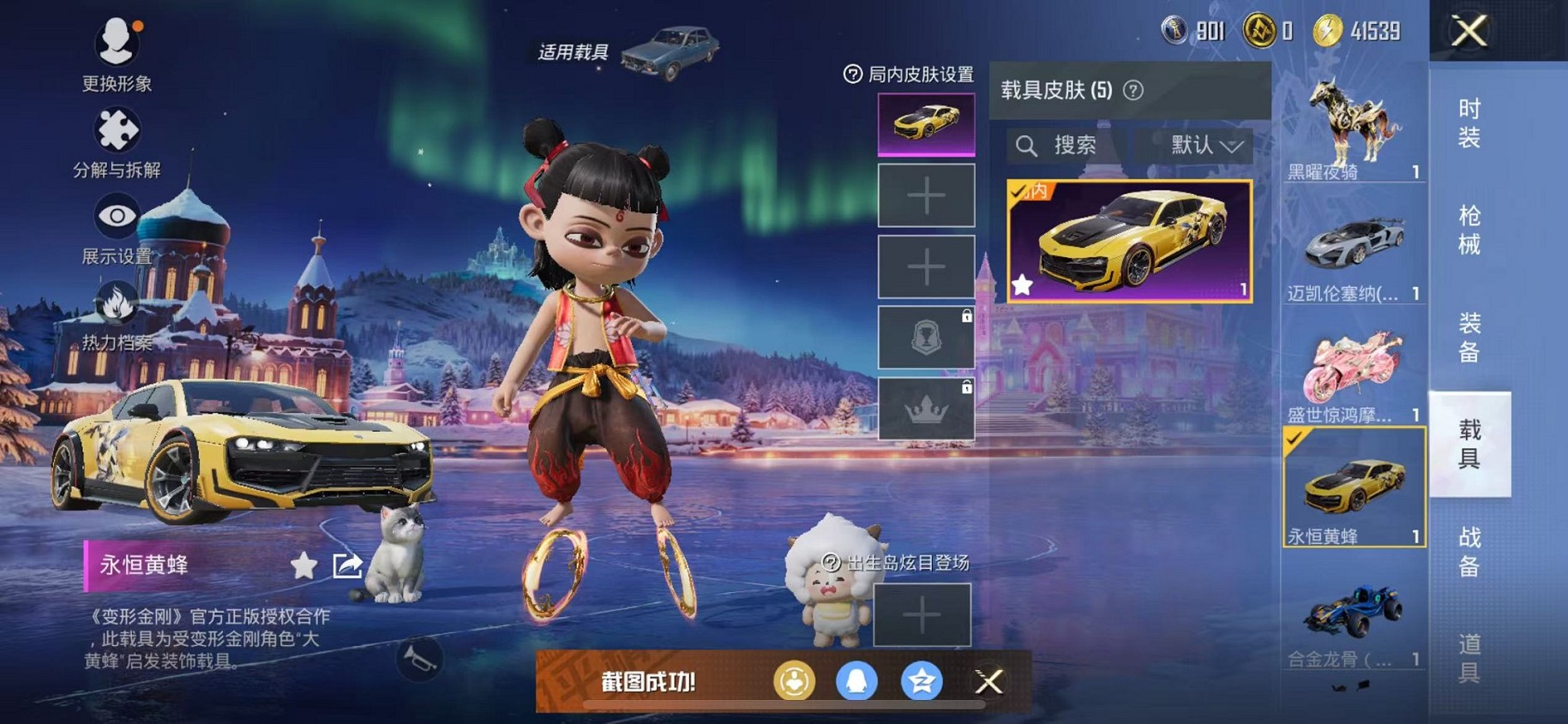The height and width of the screenshot is (724, 1568).
Task: Dismiss the 截图成功 screenshot banner
Action: coord(988,682)
